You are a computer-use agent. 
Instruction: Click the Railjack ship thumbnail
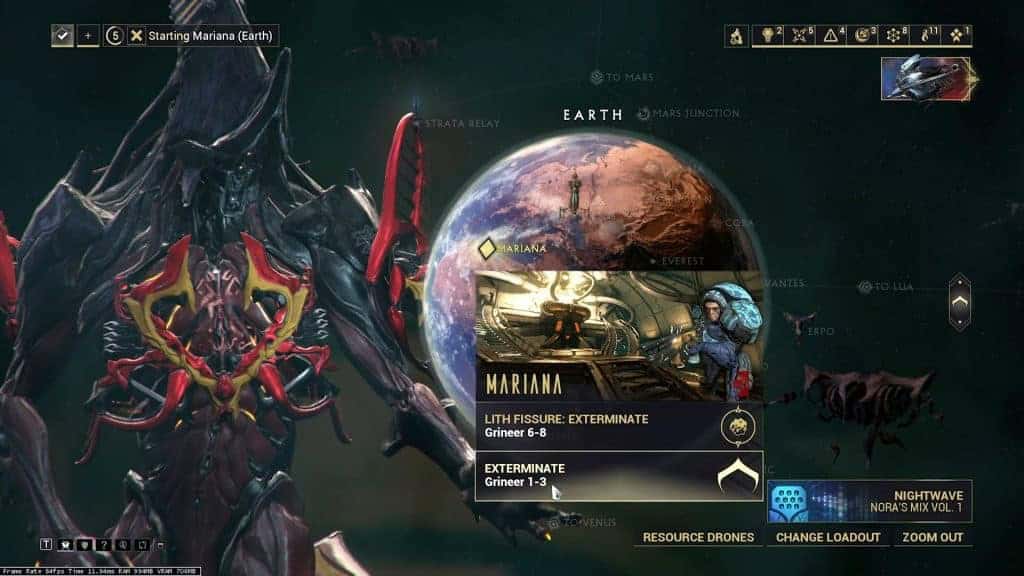[926, 78]
